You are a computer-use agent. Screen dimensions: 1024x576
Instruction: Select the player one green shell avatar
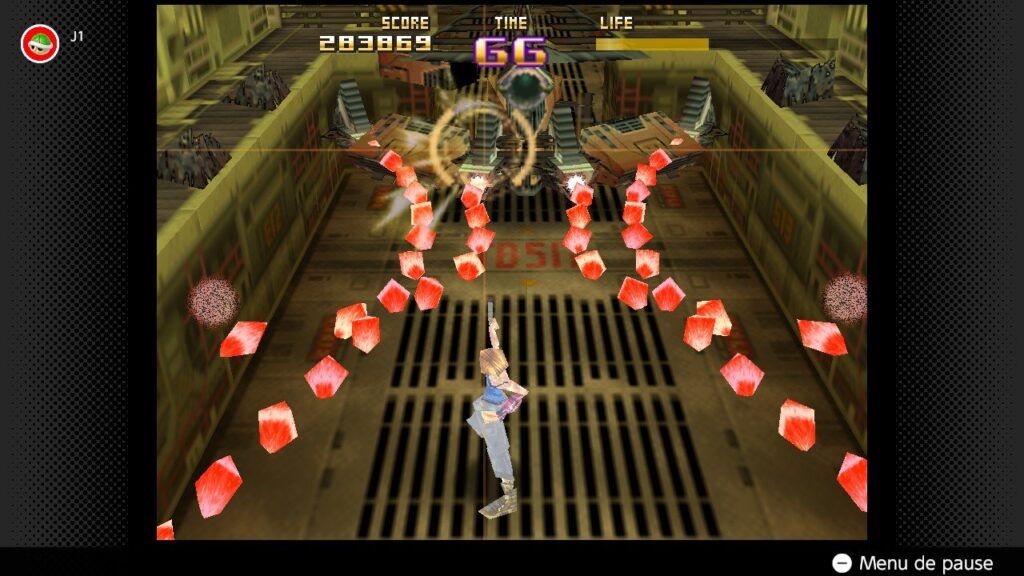coord(40,43)
